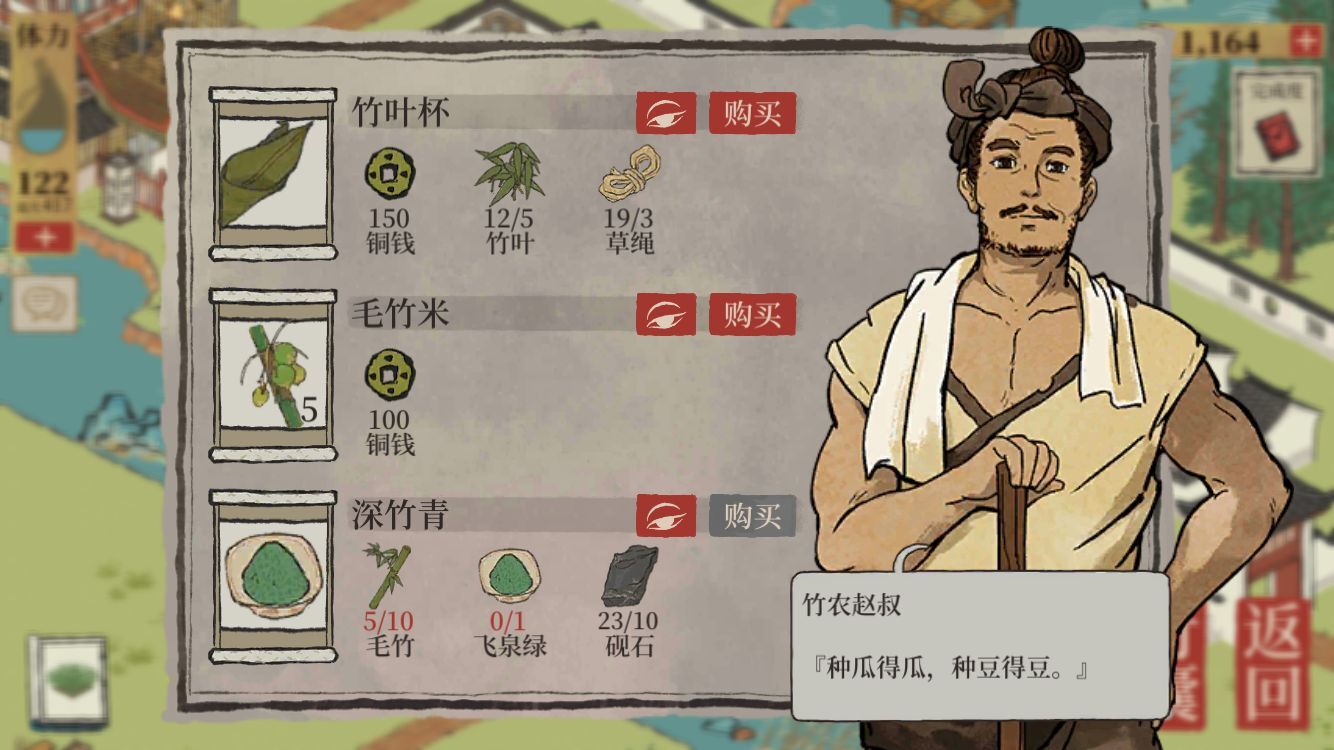The height and width of the screenshot is (750, 1334).
Task: Select the 毛竹米 scroll thumbnail
Action: coord(272,376)
